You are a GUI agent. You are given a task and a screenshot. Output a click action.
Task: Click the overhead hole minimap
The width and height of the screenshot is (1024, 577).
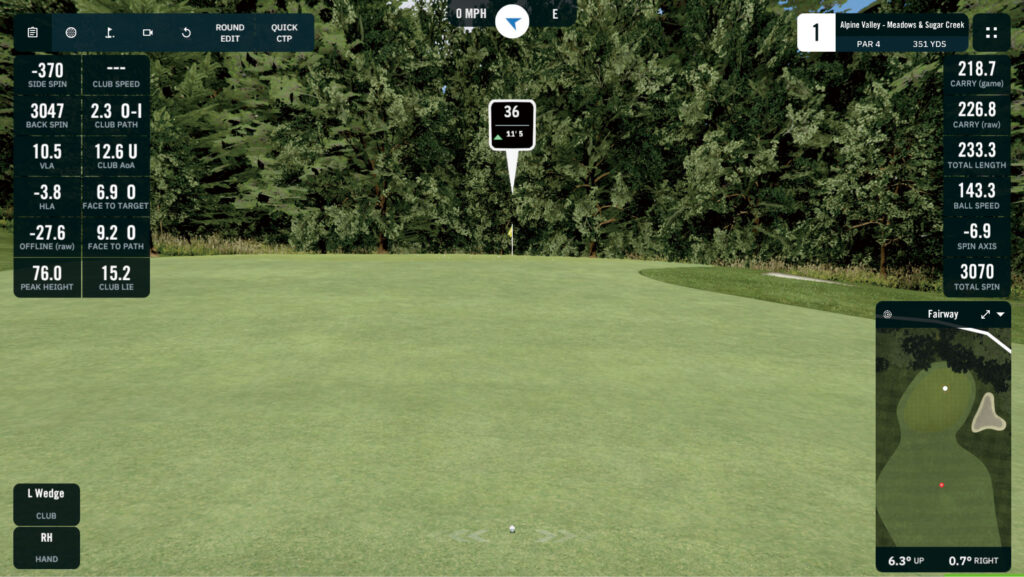coord(942,437)
